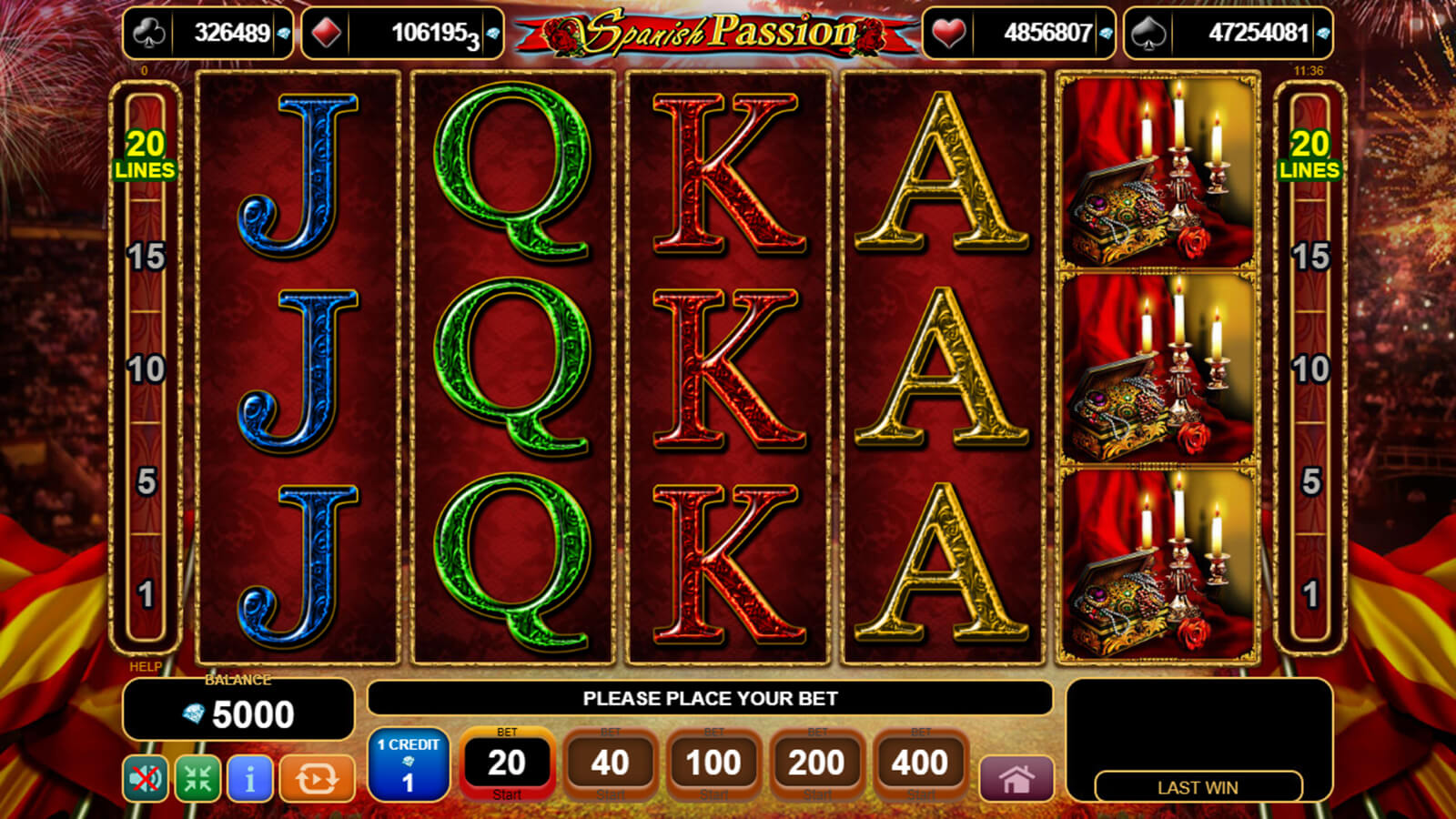Viewport: 1456px width, 819px height.
Task: Set 10 paylines on the left selector
Action: tap(146, 369)
